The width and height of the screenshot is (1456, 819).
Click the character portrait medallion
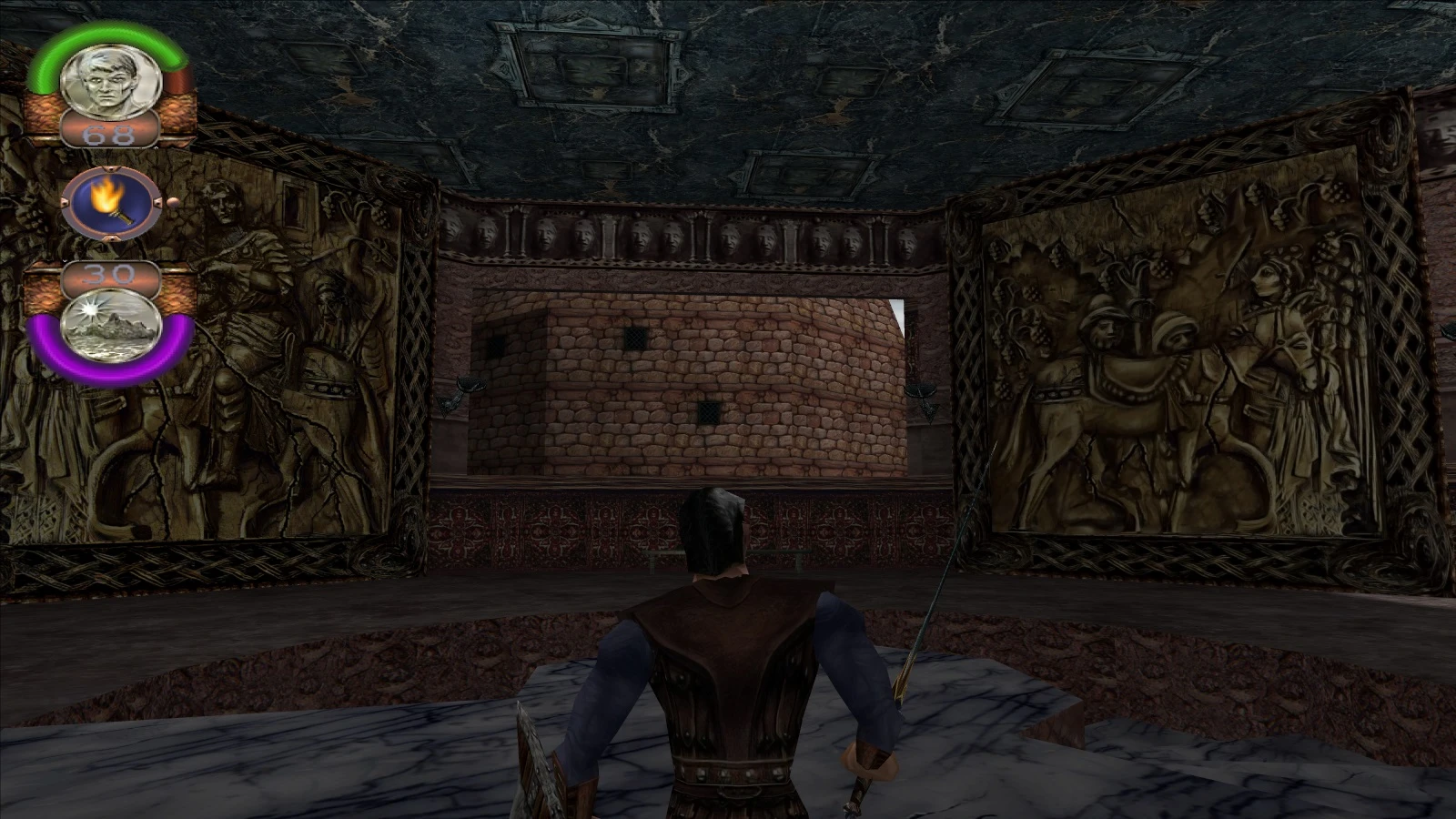pos(106,83)
